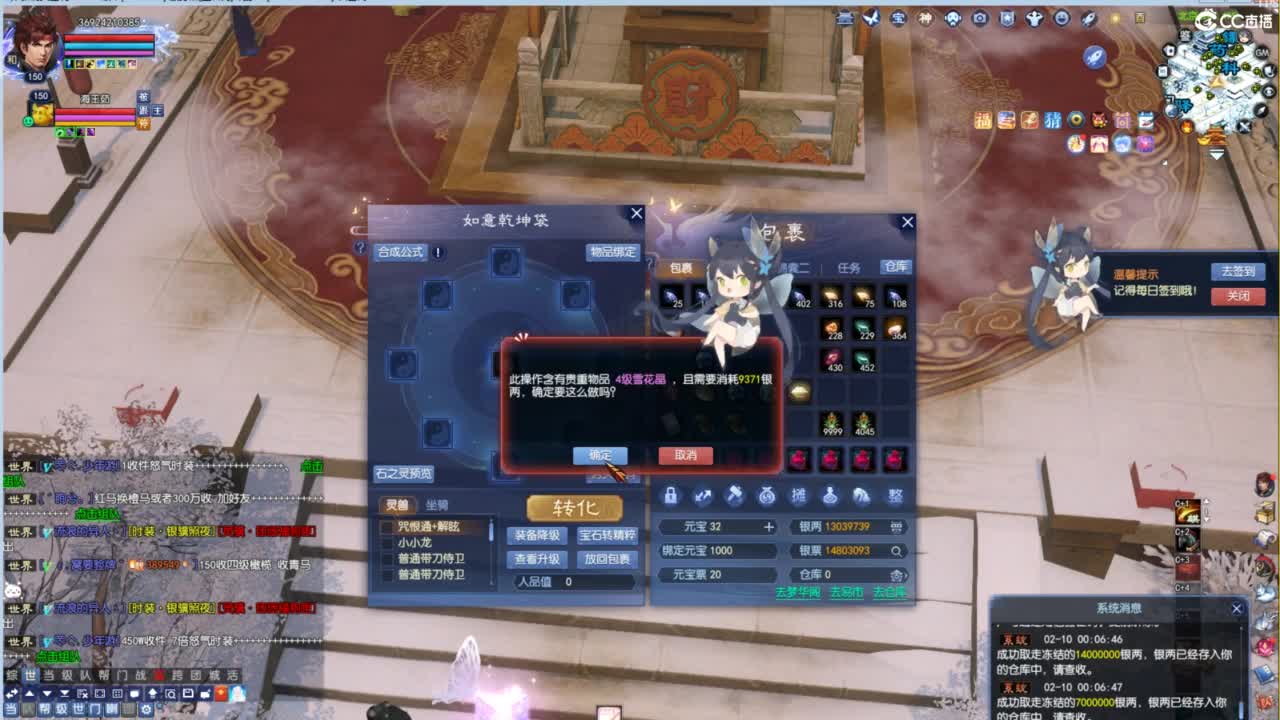Click the lock icon in the bag toolbar
Image resolution: width=1280 pixels, height=720 pixels.
[672, 497]
